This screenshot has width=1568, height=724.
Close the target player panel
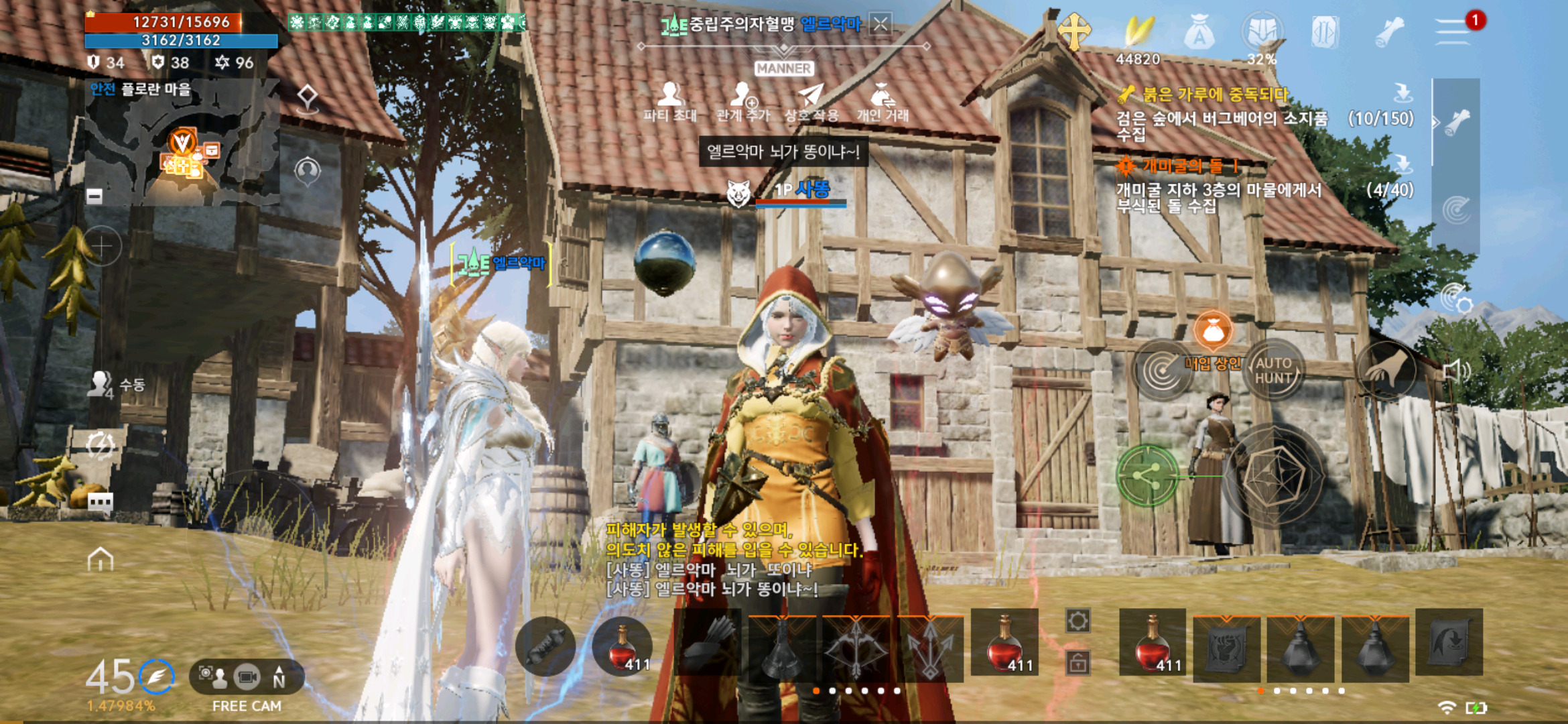pos(880,25)
